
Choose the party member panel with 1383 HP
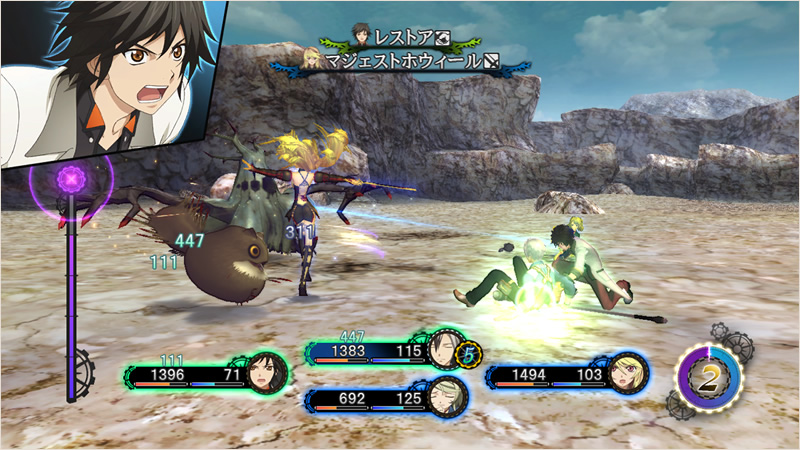386,352
